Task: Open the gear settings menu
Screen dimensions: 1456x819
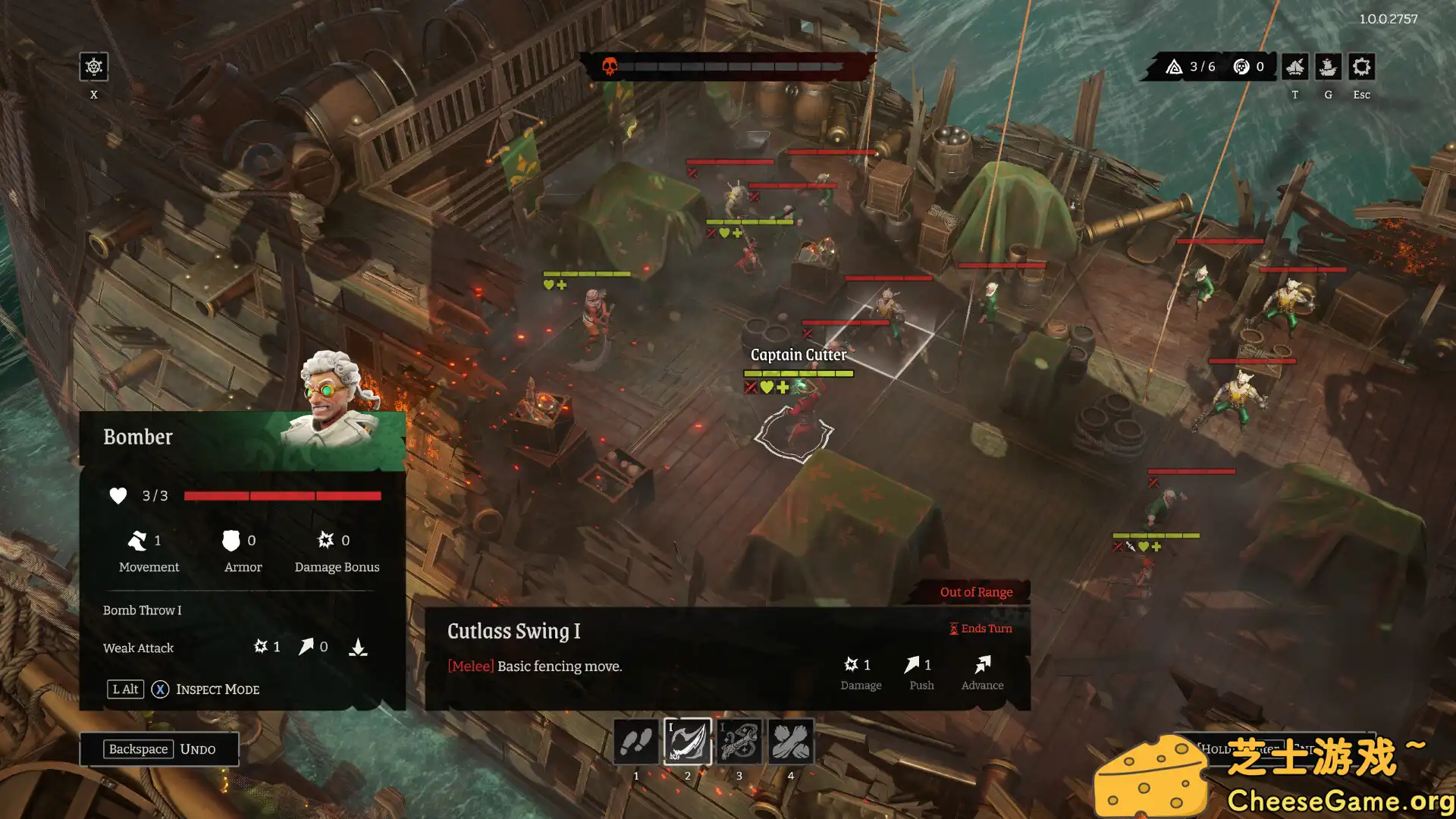Action: click(1361, 67)
